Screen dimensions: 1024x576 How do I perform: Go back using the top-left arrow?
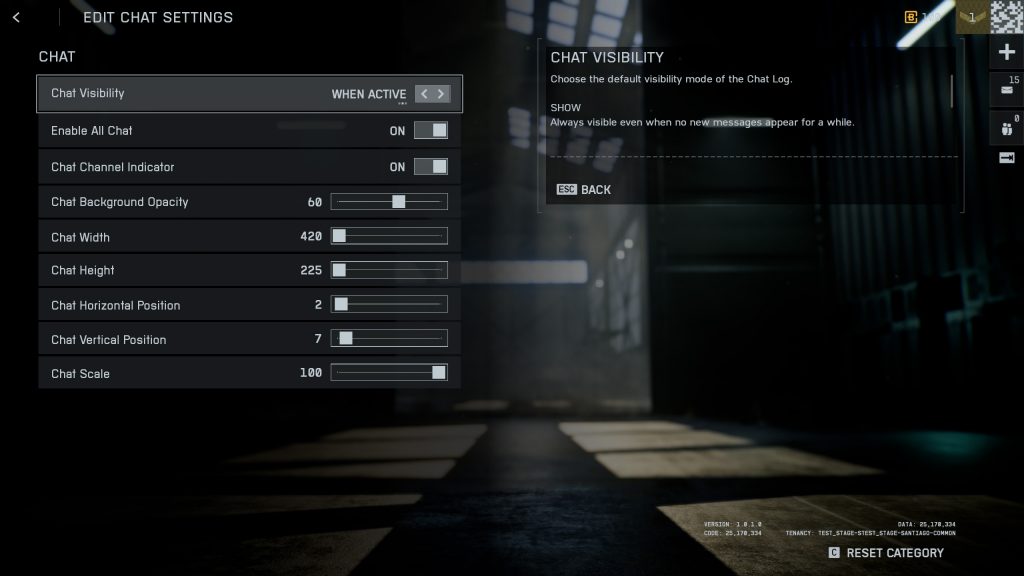(16, 17)
